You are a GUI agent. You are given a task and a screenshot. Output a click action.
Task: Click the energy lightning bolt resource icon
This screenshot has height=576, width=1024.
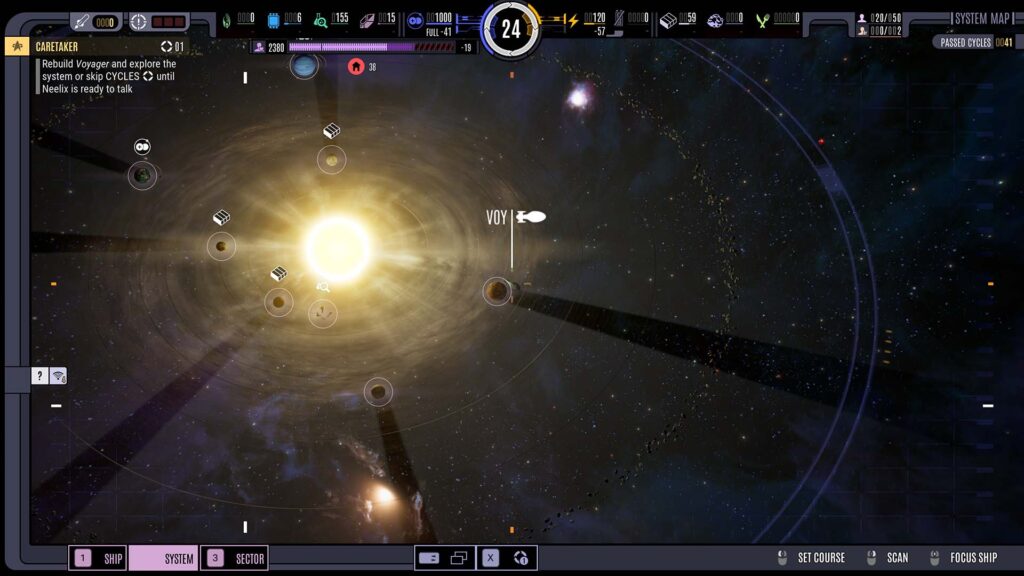tap(573, 19)
